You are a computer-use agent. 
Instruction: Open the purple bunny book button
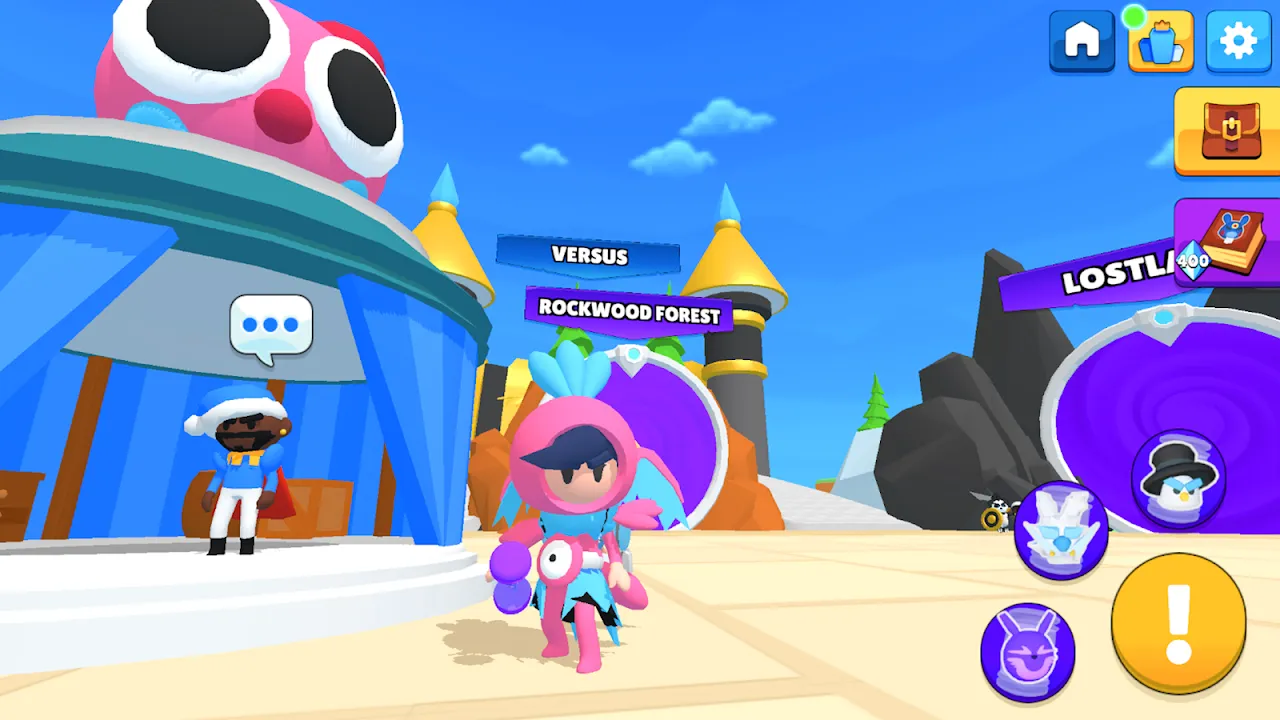[x=1229, y=242]
